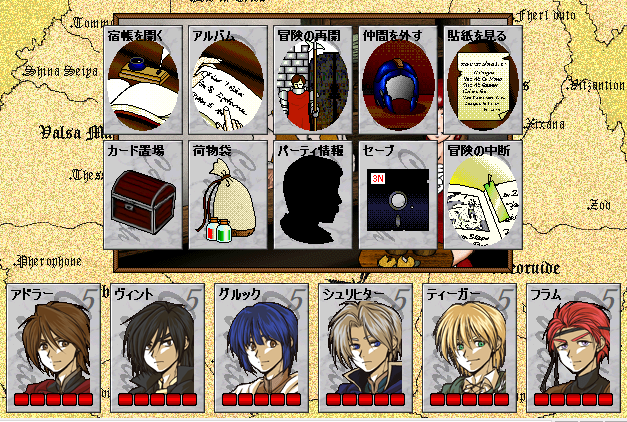
Task: Choose 冒険の再開 to resume the adventure
Action: coord(311,80)
